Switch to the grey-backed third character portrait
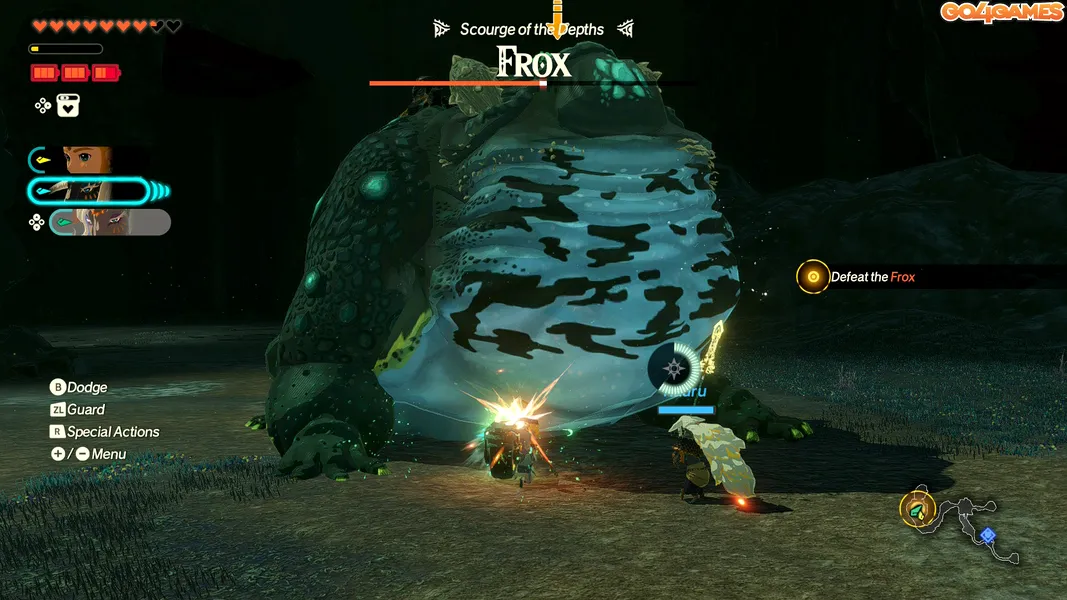 point(108,222)
